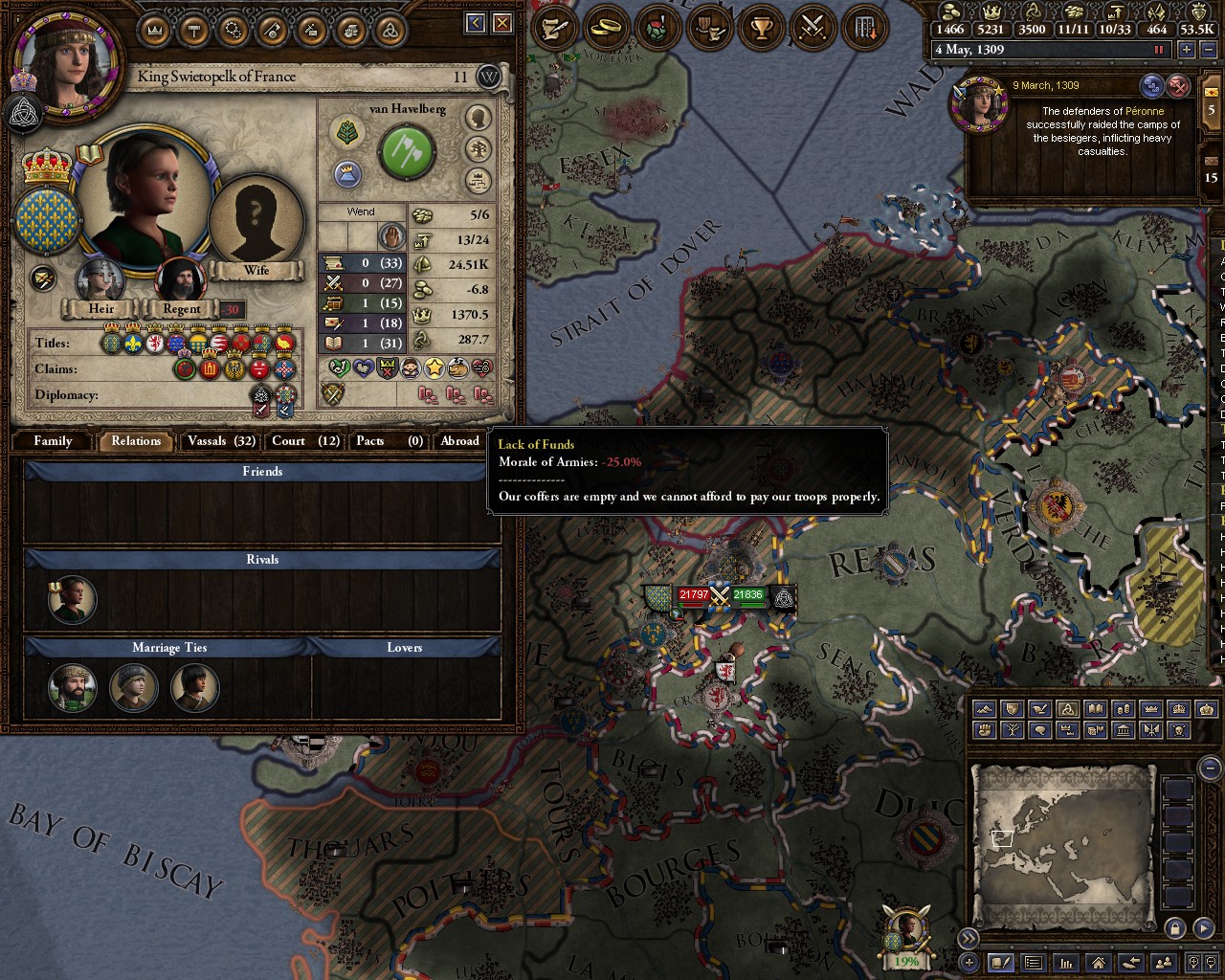Pause the game using the red pause button

1160,50
